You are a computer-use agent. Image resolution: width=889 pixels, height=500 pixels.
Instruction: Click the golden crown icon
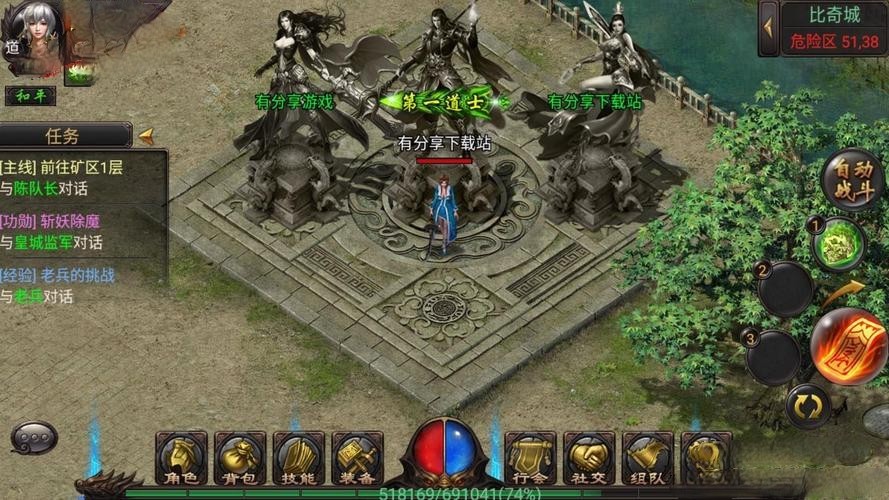(x=706, y=458)
